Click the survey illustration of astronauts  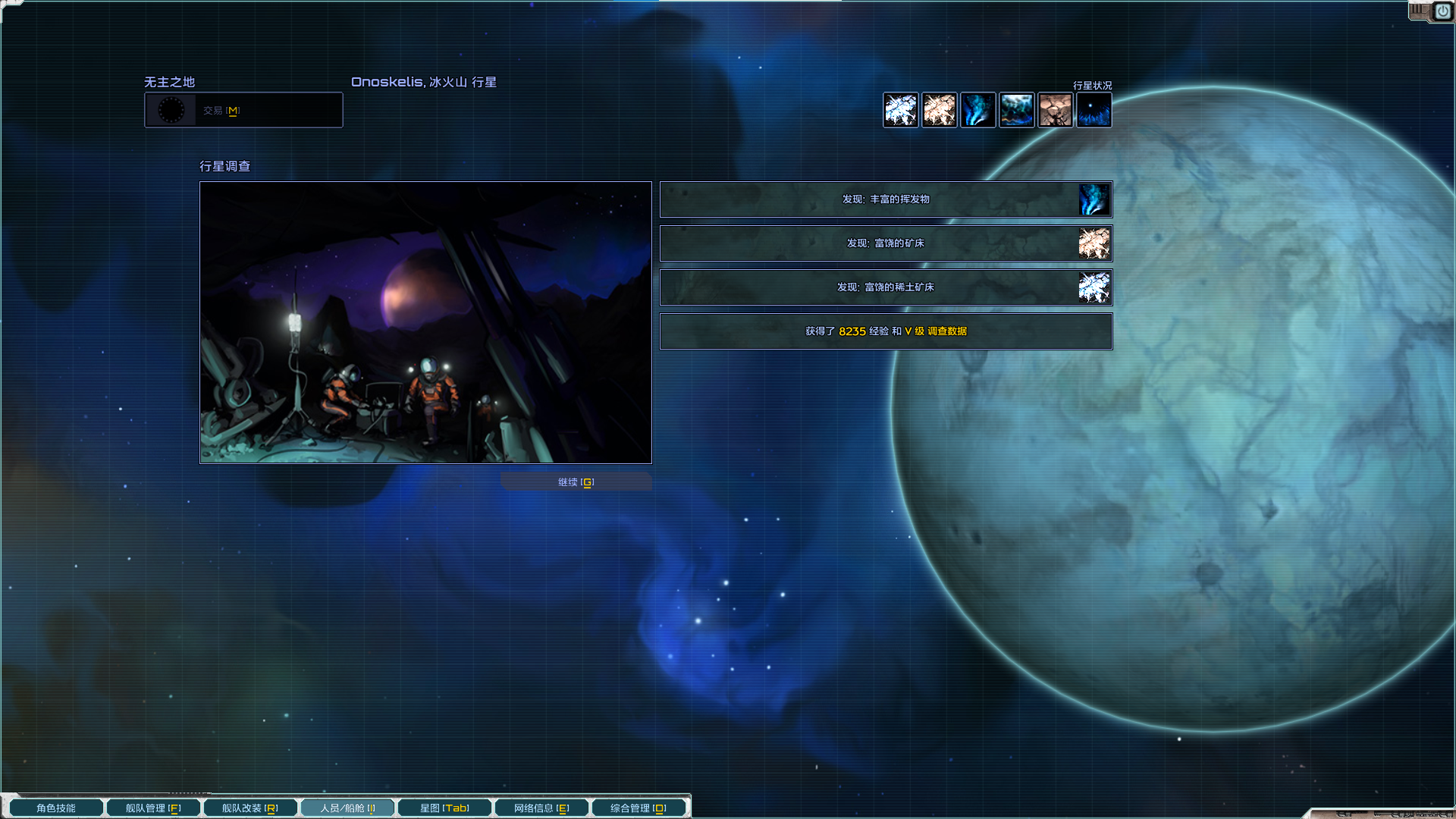[x=425, y=322]
